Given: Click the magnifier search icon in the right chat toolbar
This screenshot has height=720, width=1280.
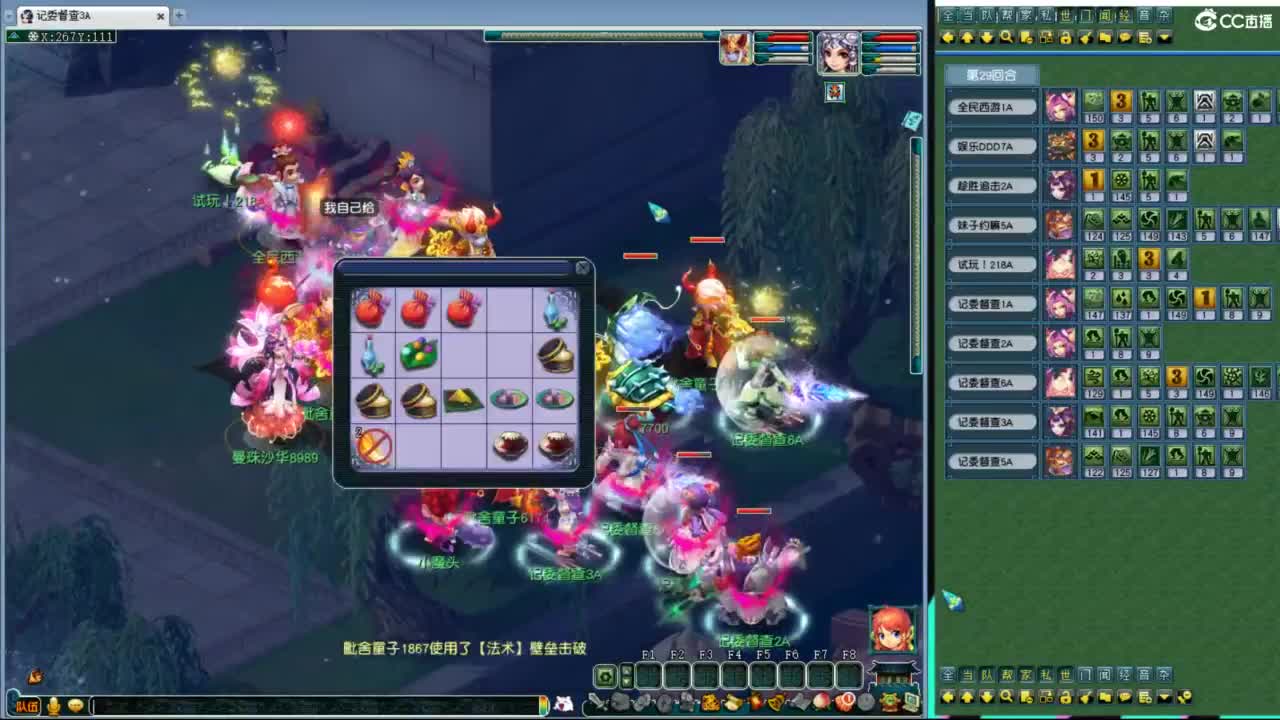Looking at the screenshot, I should (1007, 38).
